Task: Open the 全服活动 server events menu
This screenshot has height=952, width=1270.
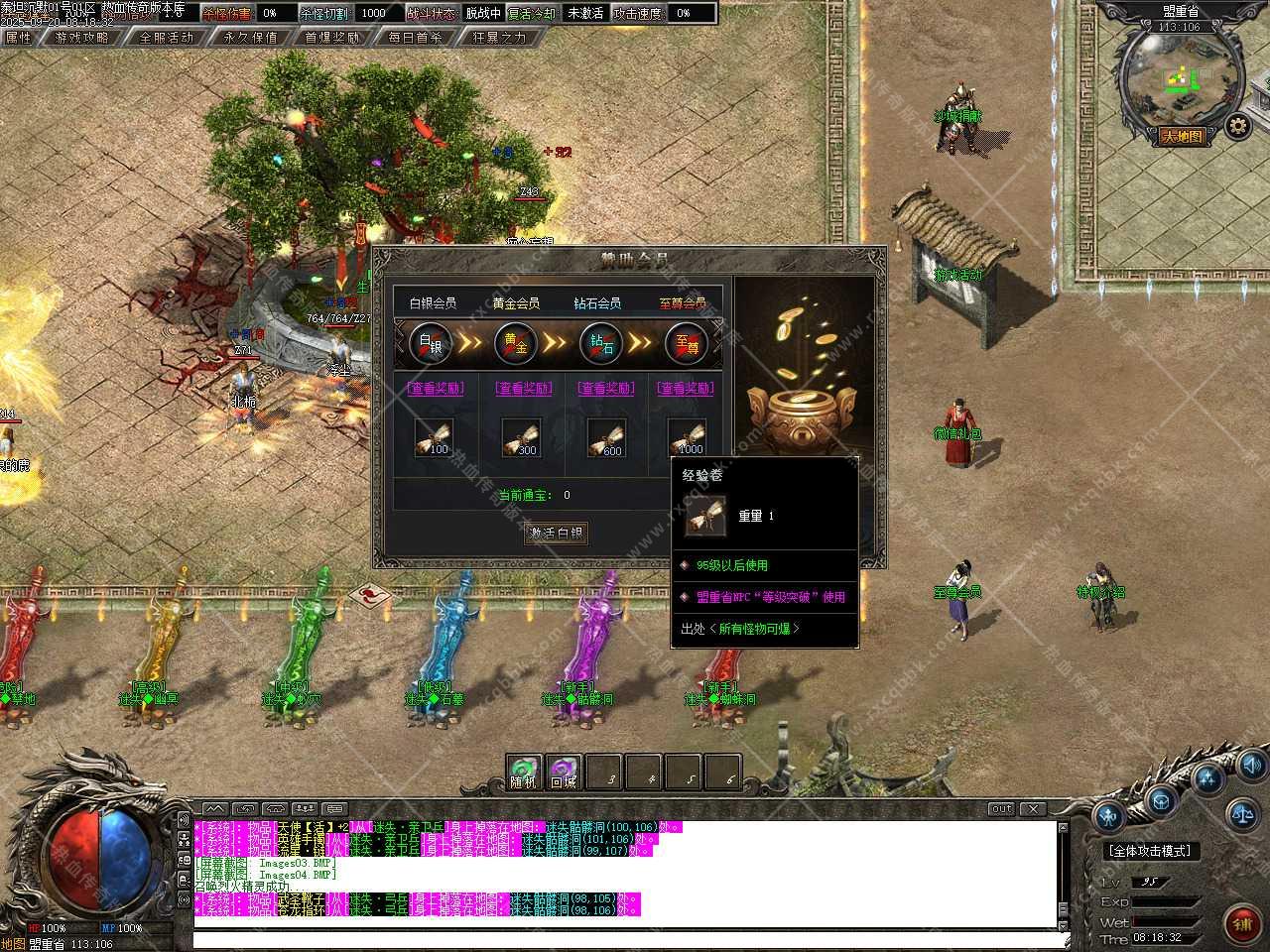Action: click(167, 38)
